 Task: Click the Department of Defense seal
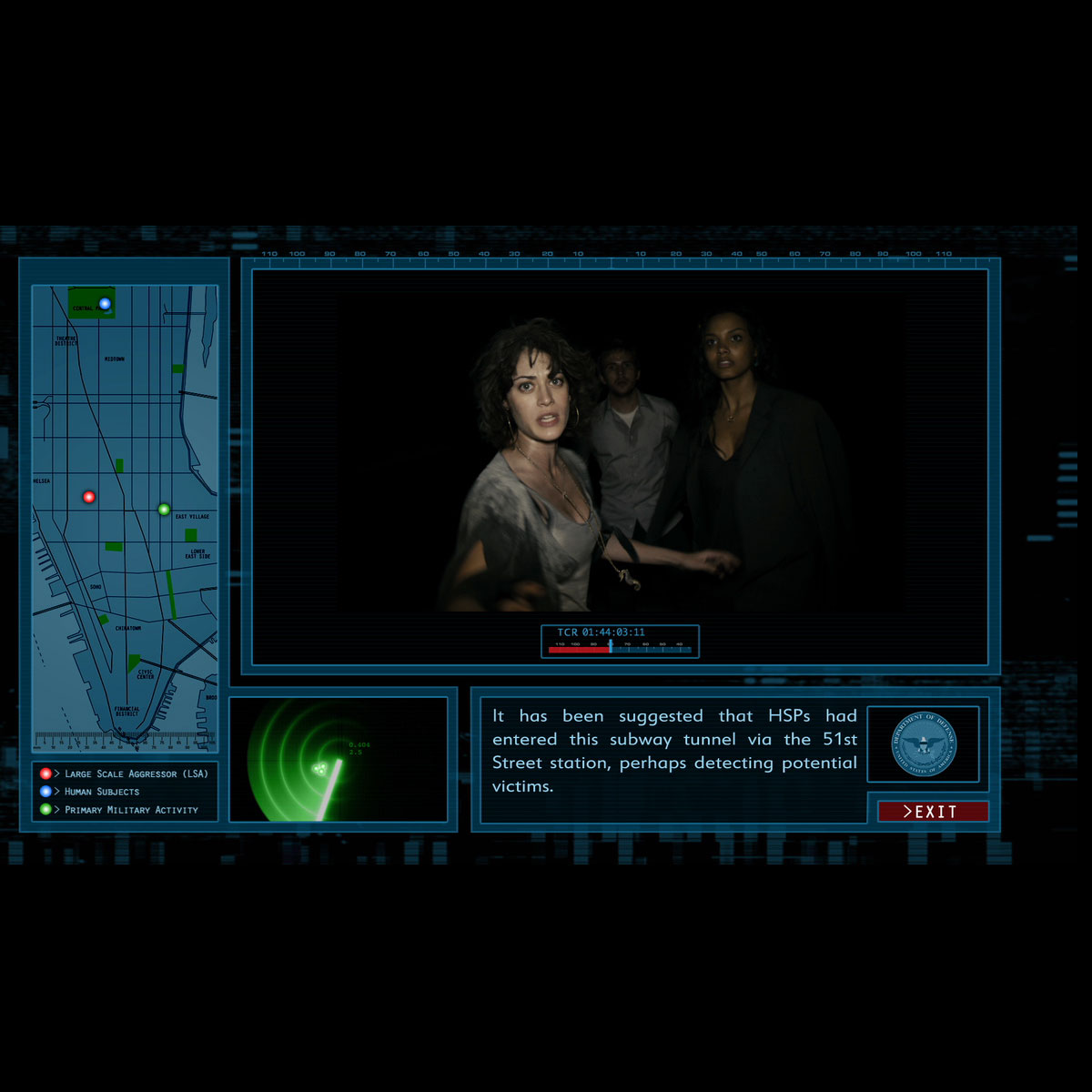coord(924,744)
